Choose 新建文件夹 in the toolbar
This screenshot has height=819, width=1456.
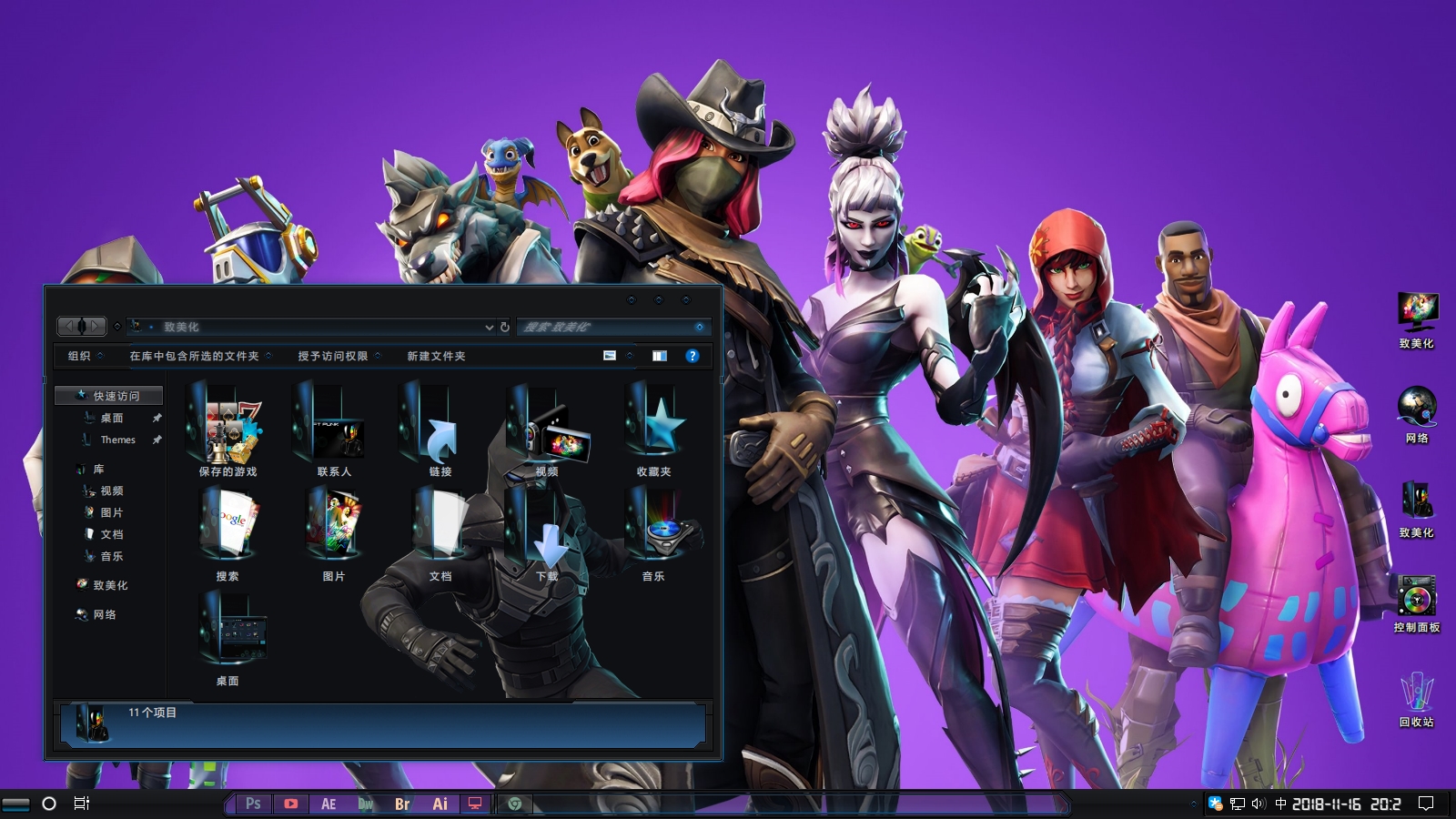pyautogui.click(x=436, y=356)
